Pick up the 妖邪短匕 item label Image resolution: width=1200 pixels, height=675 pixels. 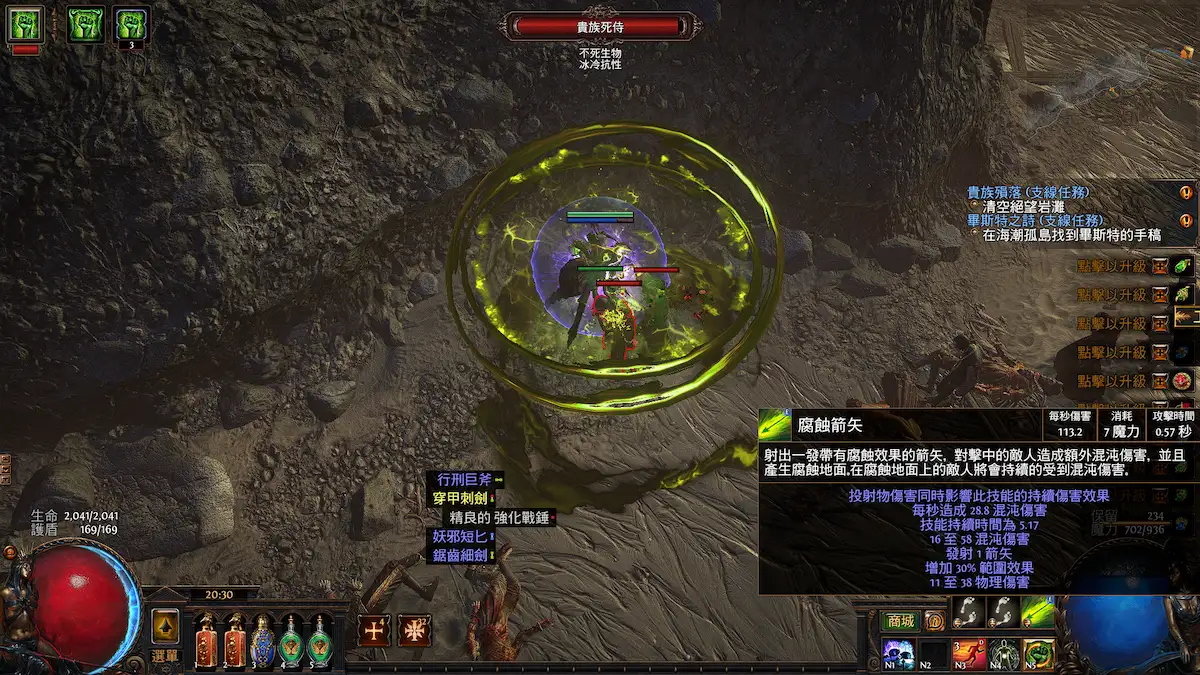pos(459,536)
